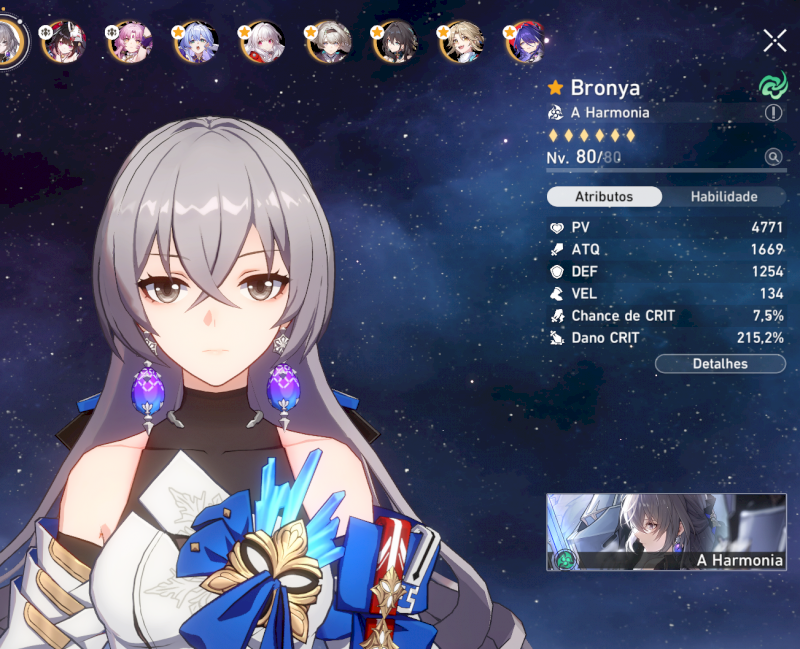Screen dimensions: 800x649
Task: Choose the black-haired character portrait
Action: (396, 42)
